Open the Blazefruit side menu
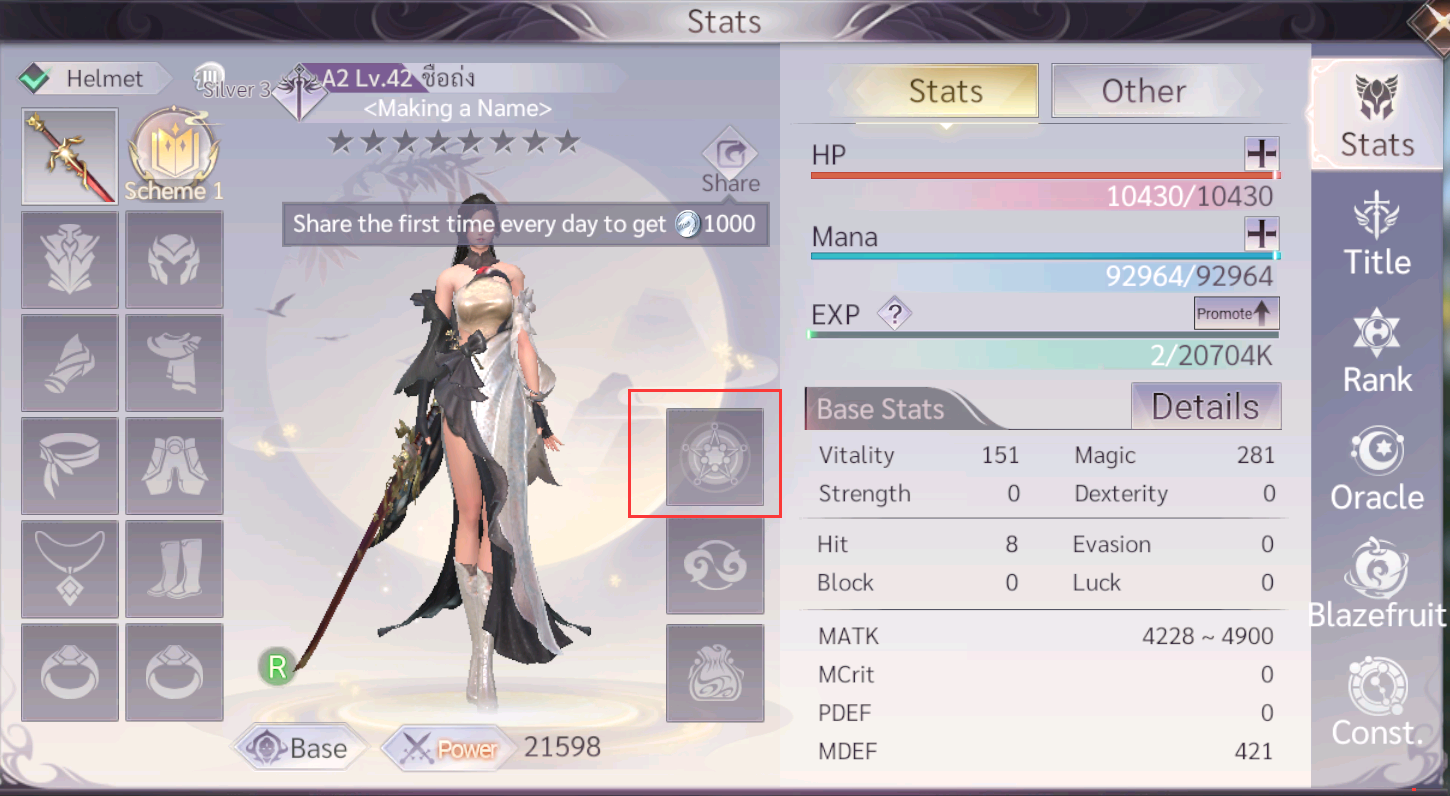The image size is (1450, 796). tap(1377, 585)
